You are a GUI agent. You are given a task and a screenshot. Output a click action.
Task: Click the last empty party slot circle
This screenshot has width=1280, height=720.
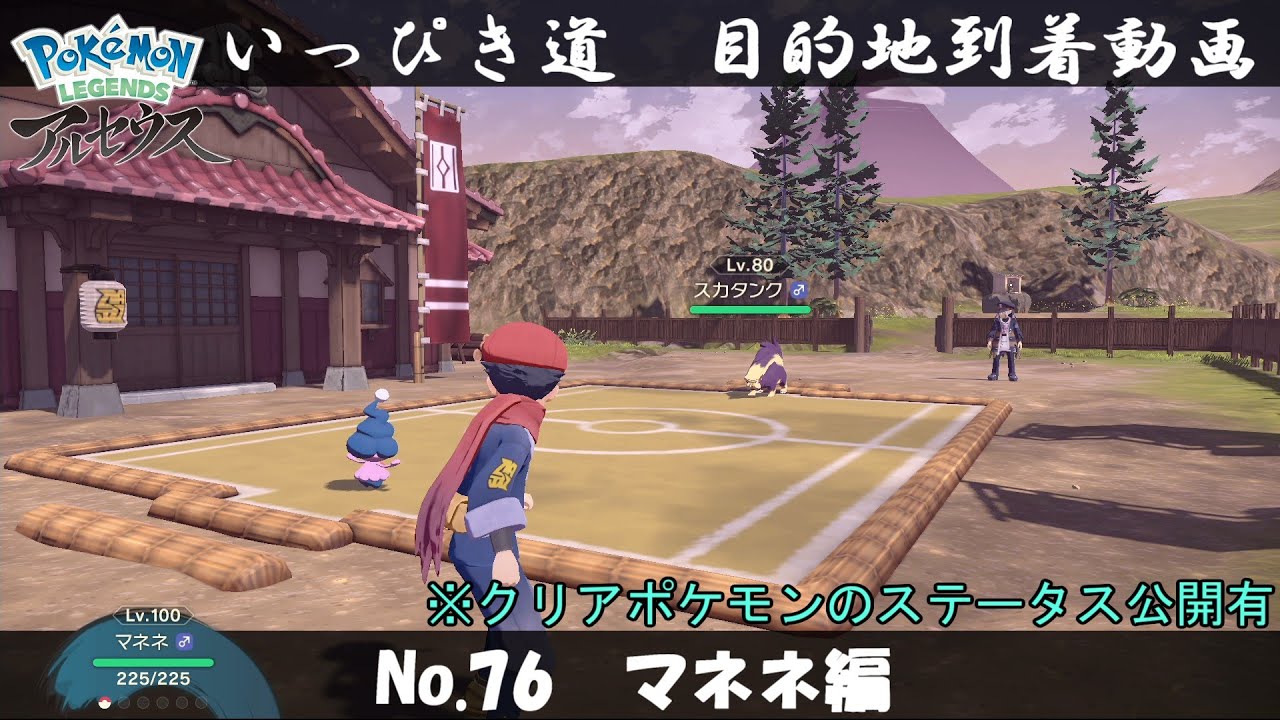tap(200, 702)
